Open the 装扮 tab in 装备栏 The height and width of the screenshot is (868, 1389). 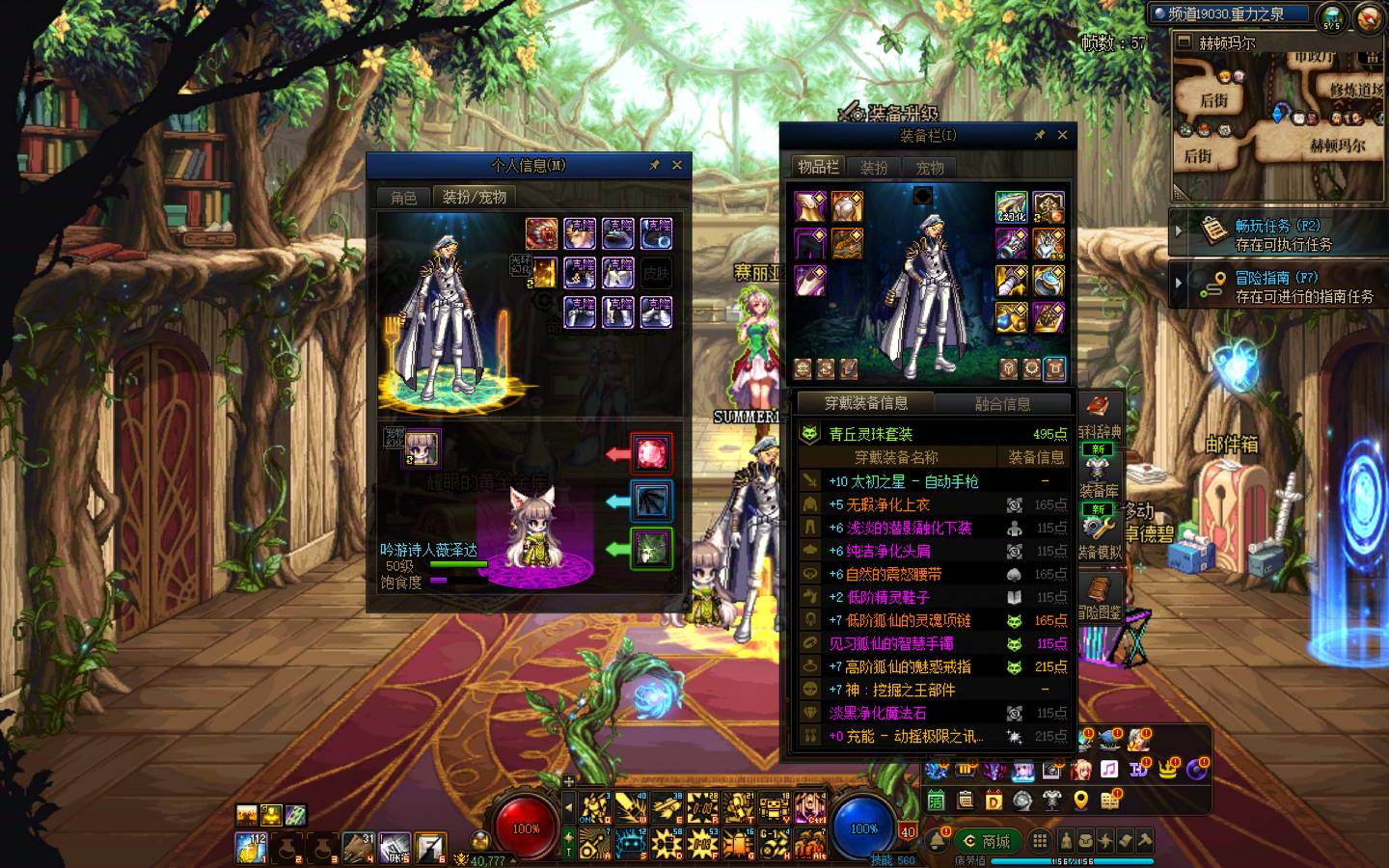click(874, 168)
